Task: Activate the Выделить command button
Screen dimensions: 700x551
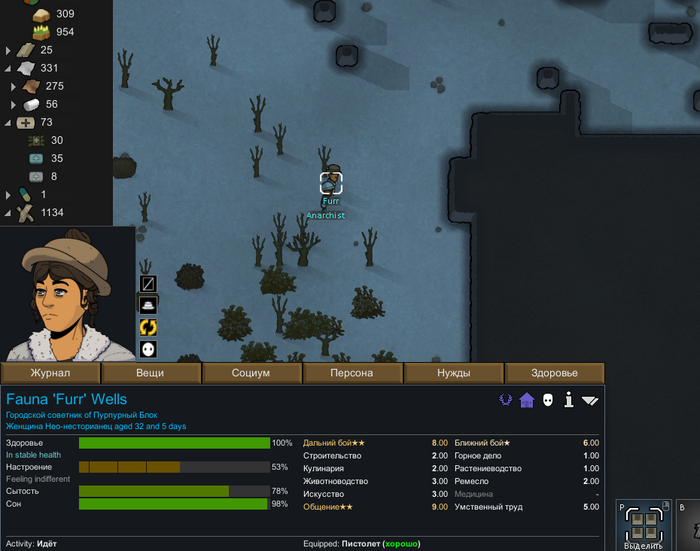Action: (643, 525)
